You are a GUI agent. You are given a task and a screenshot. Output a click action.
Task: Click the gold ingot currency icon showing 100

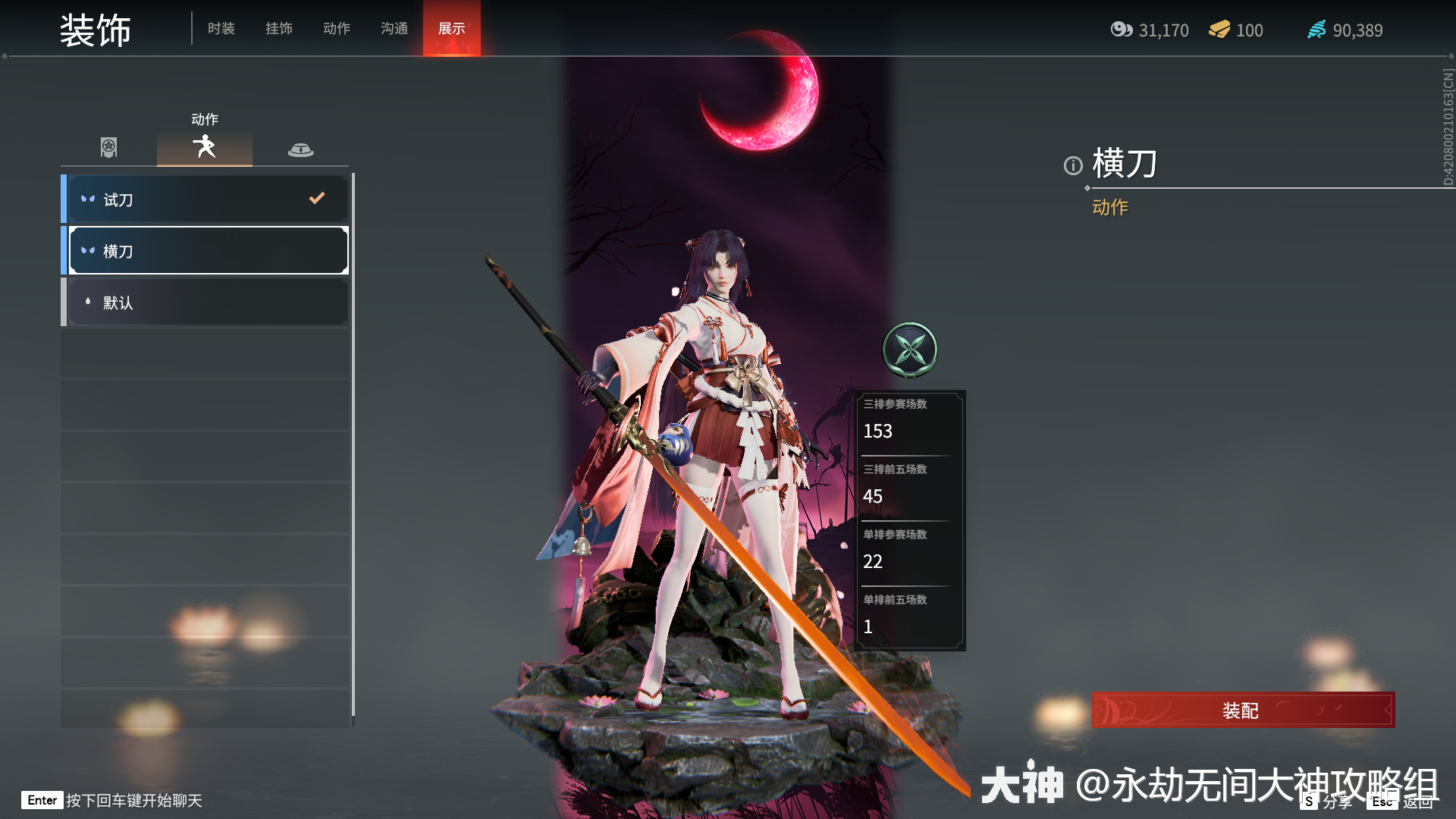coord(1219,30)
